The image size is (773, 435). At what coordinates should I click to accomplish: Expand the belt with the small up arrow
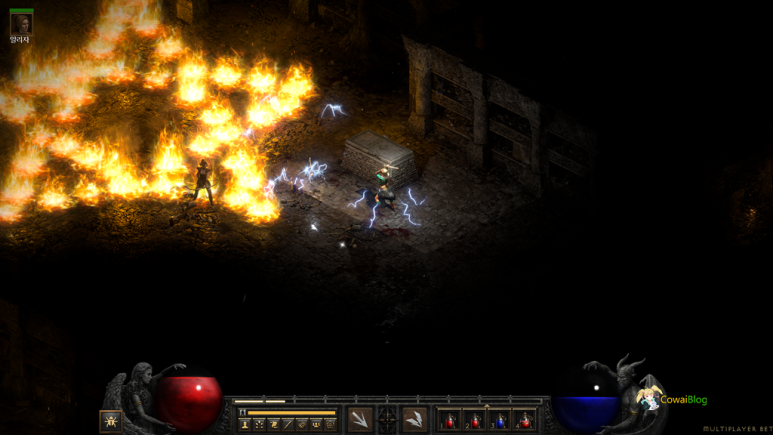click(487, 406)
